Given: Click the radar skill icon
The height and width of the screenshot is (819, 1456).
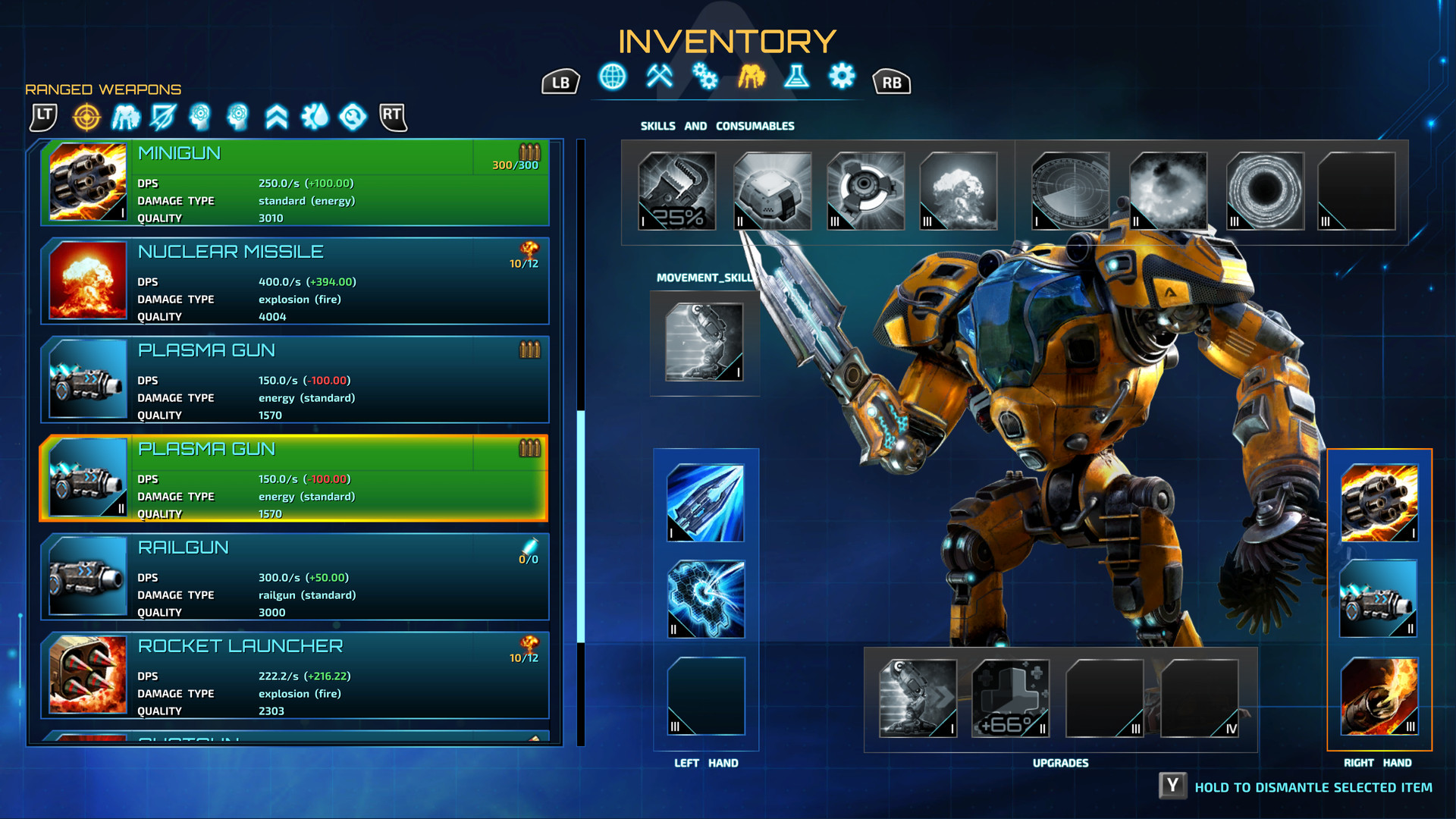Looking at the screenshot, I should click(x=1071, y=190).
